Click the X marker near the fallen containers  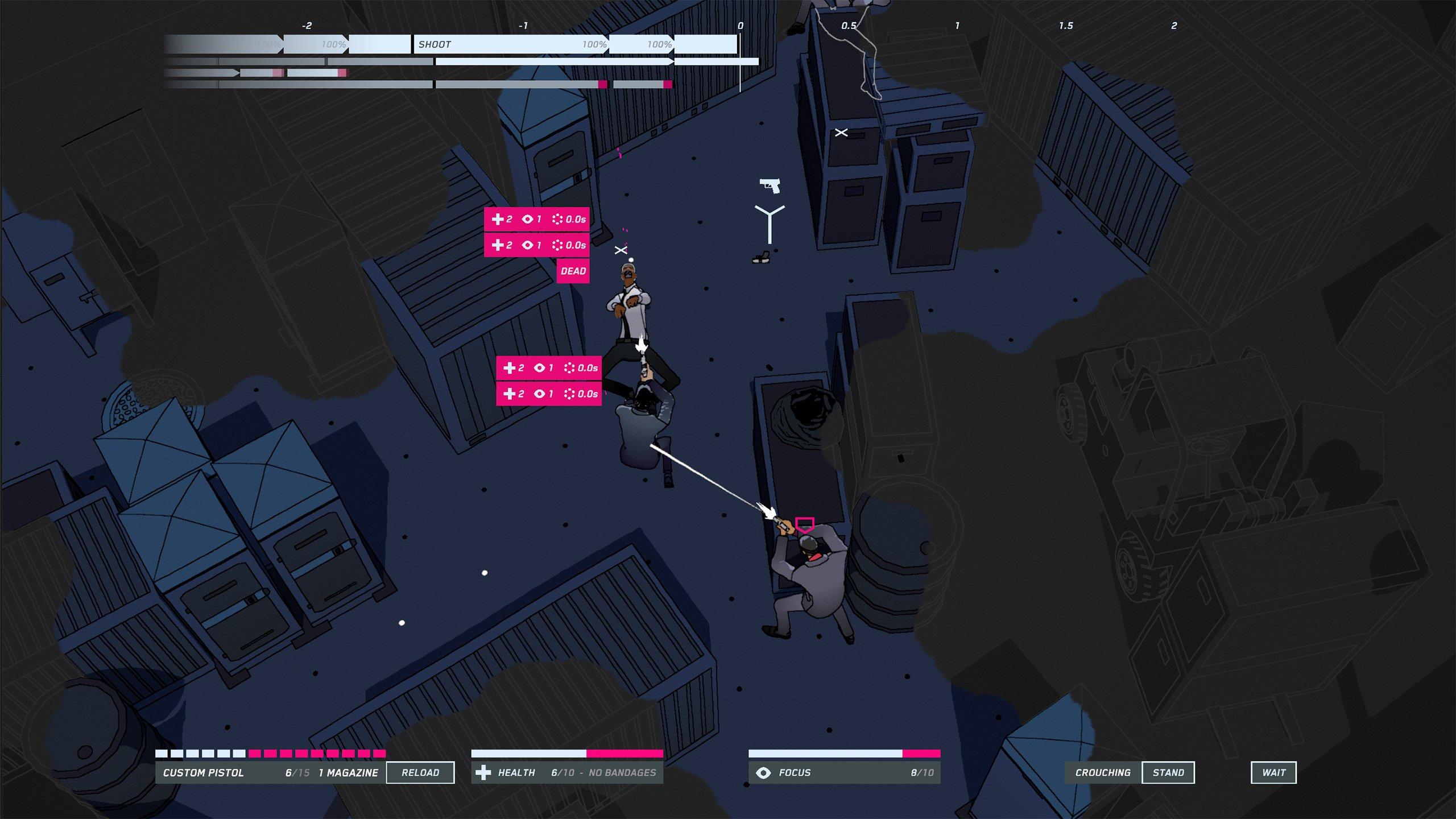pos(842,132)
